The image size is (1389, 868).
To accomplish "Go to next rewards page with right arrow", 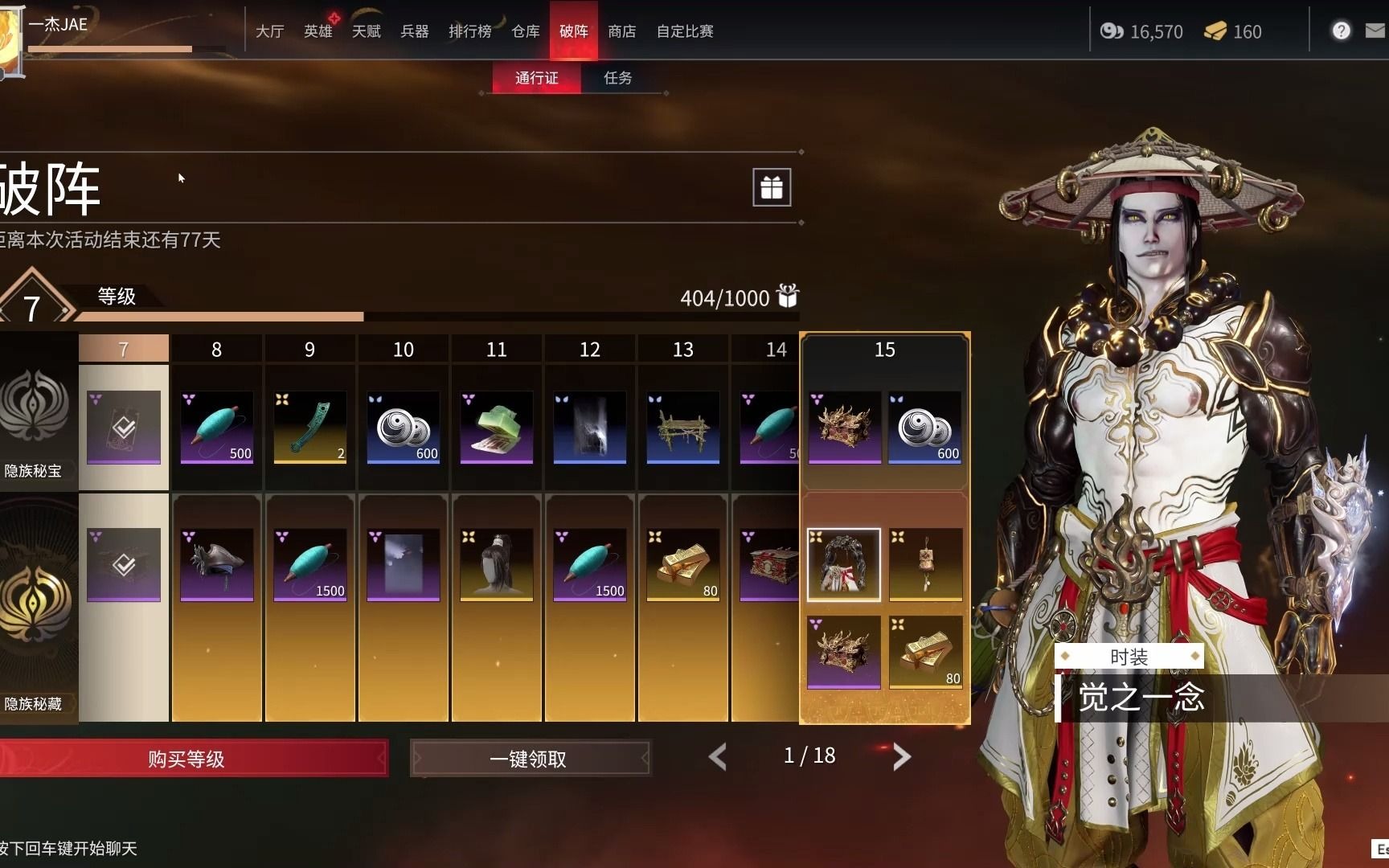I will 902,756.
